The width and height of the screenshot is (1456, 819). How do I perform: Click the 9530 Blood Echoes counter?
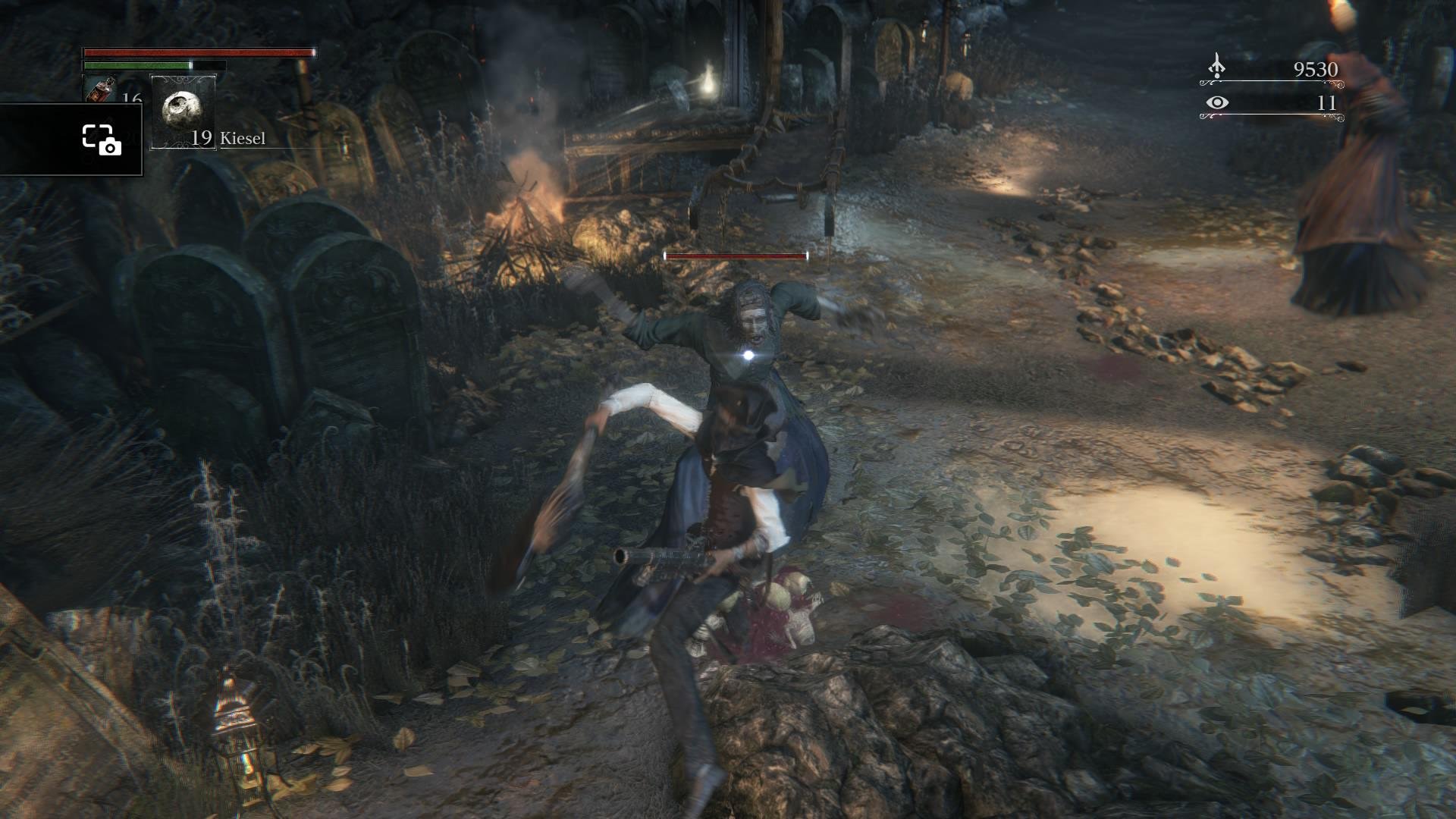click(x=1317, y=70)
